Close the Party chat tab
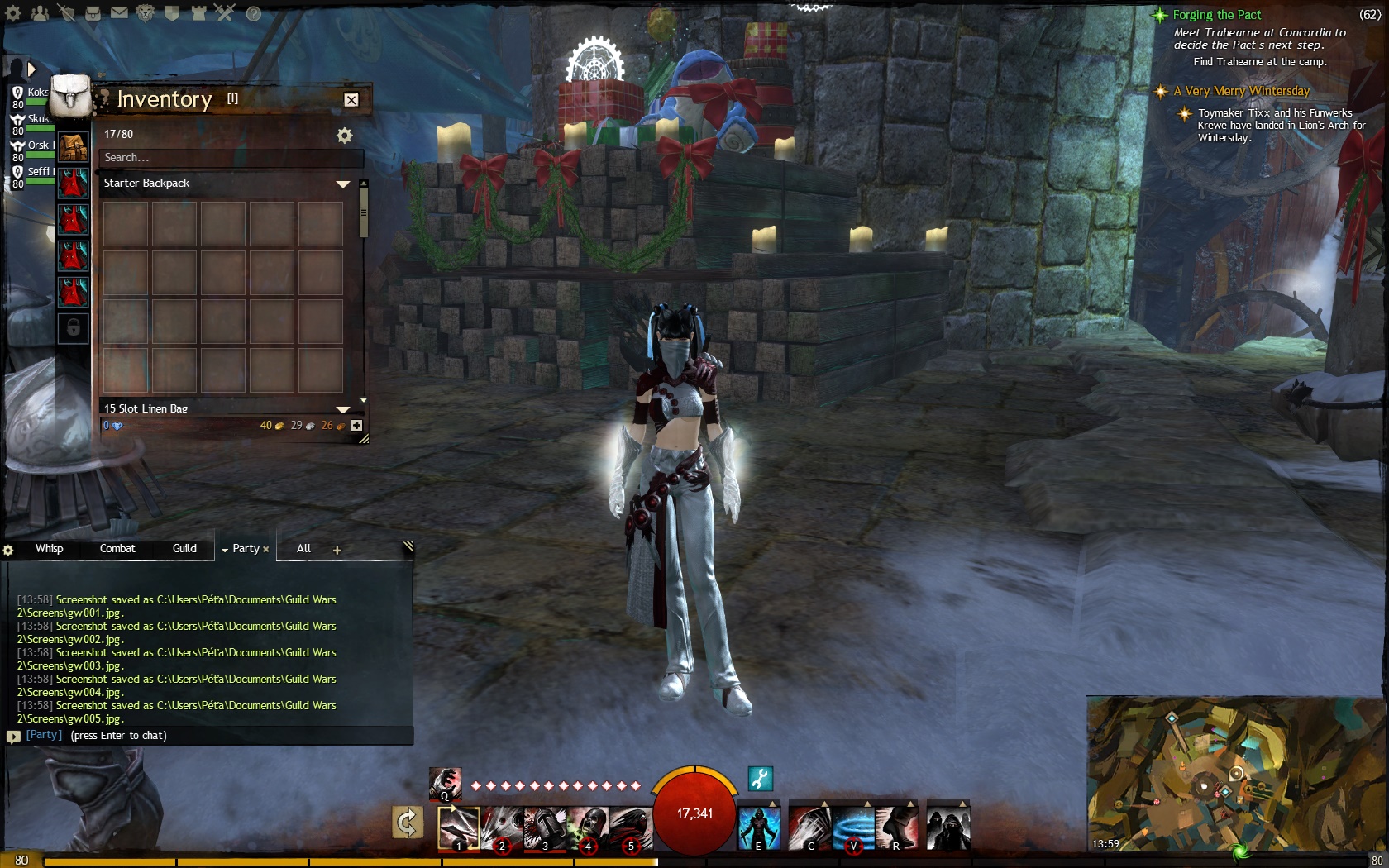The image size is (1389, 868). 266,550
